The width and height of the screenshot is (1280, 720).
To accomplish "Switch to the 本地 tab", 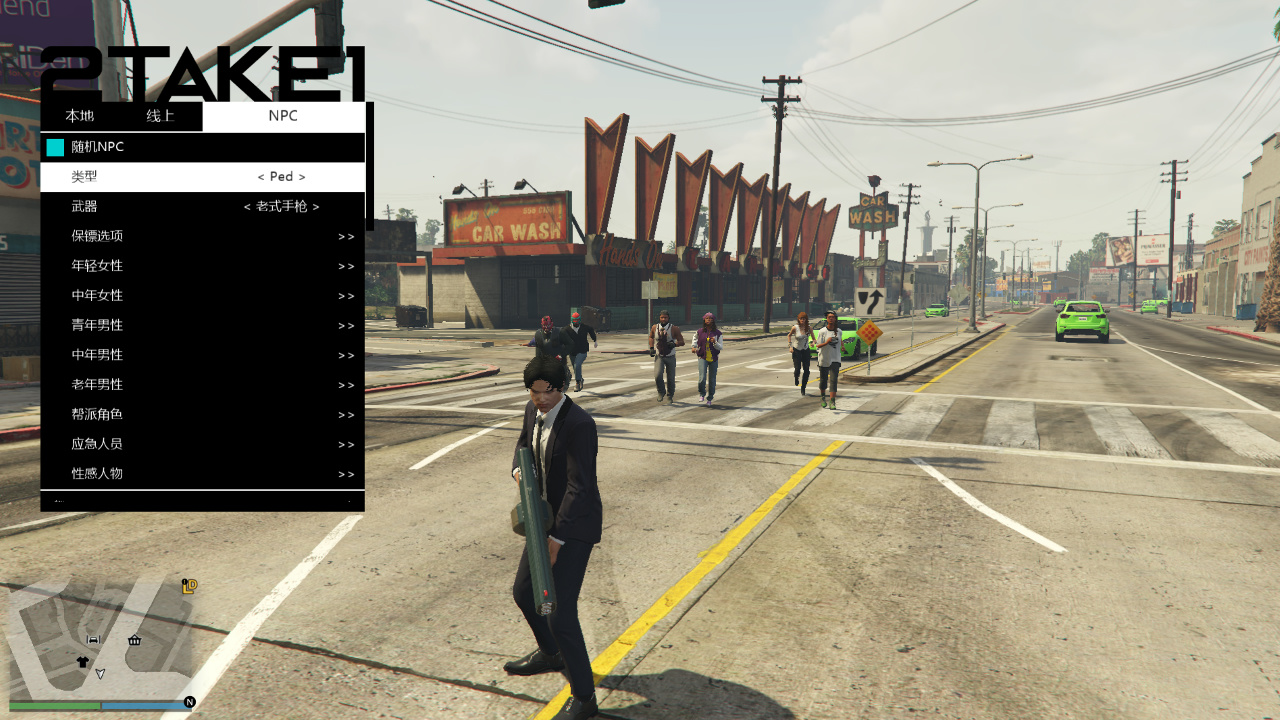I will (x=79, y=116).
